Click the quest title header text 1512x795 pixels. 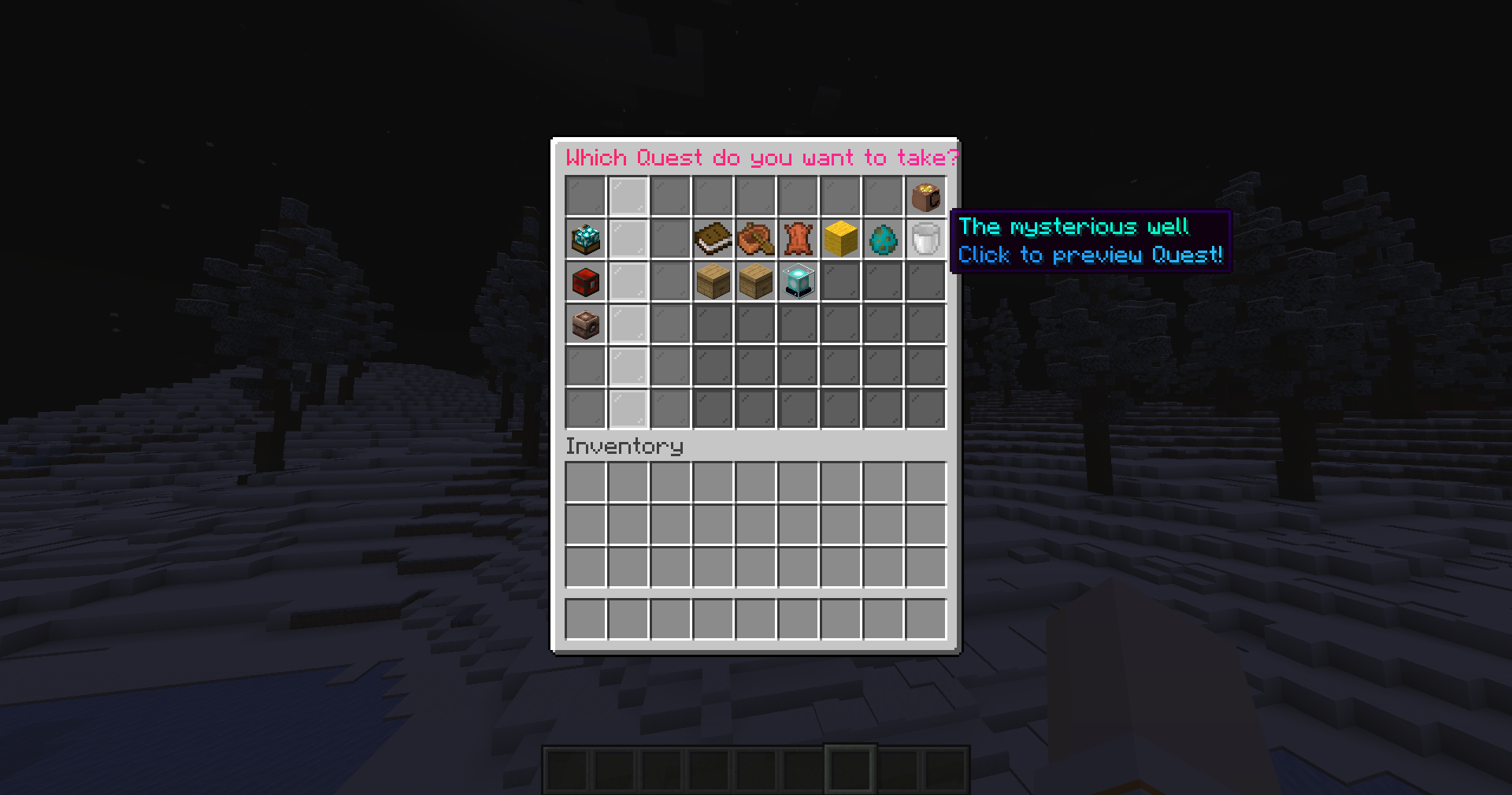(x=762, y=158)
